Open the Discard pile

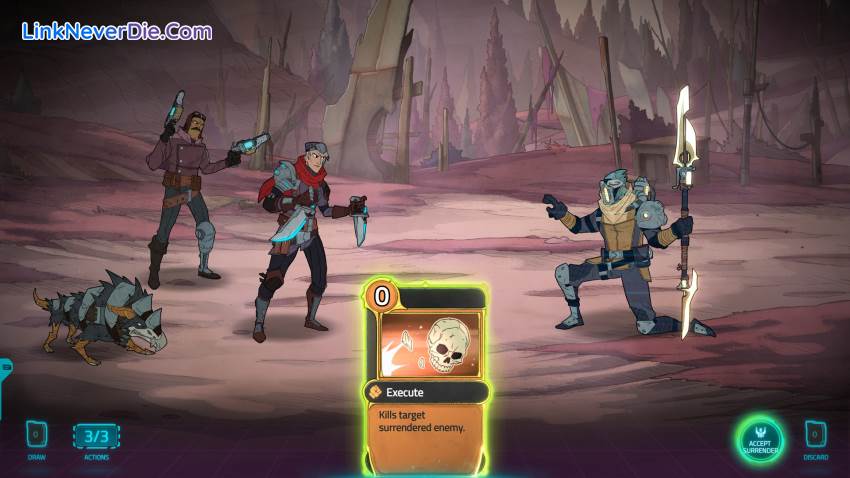click(x=815, y=436)
